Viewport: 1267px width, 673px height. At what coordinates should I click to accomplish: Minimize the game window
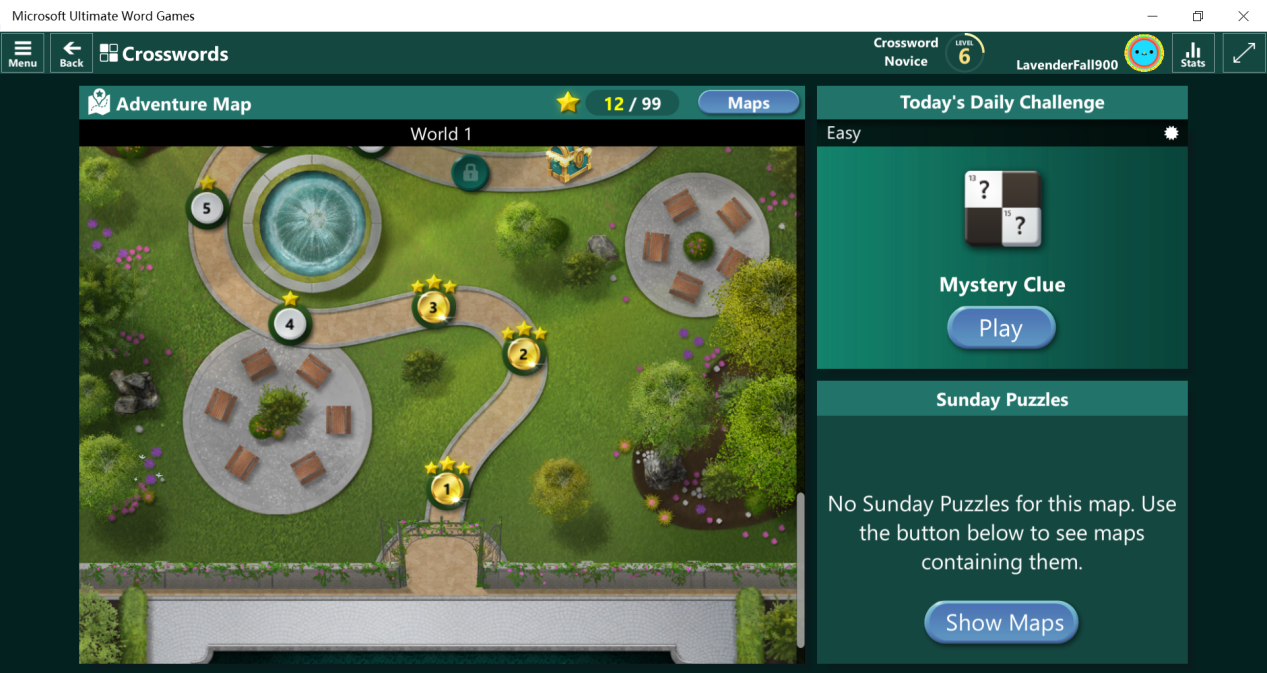click(x=1151, y=16)
